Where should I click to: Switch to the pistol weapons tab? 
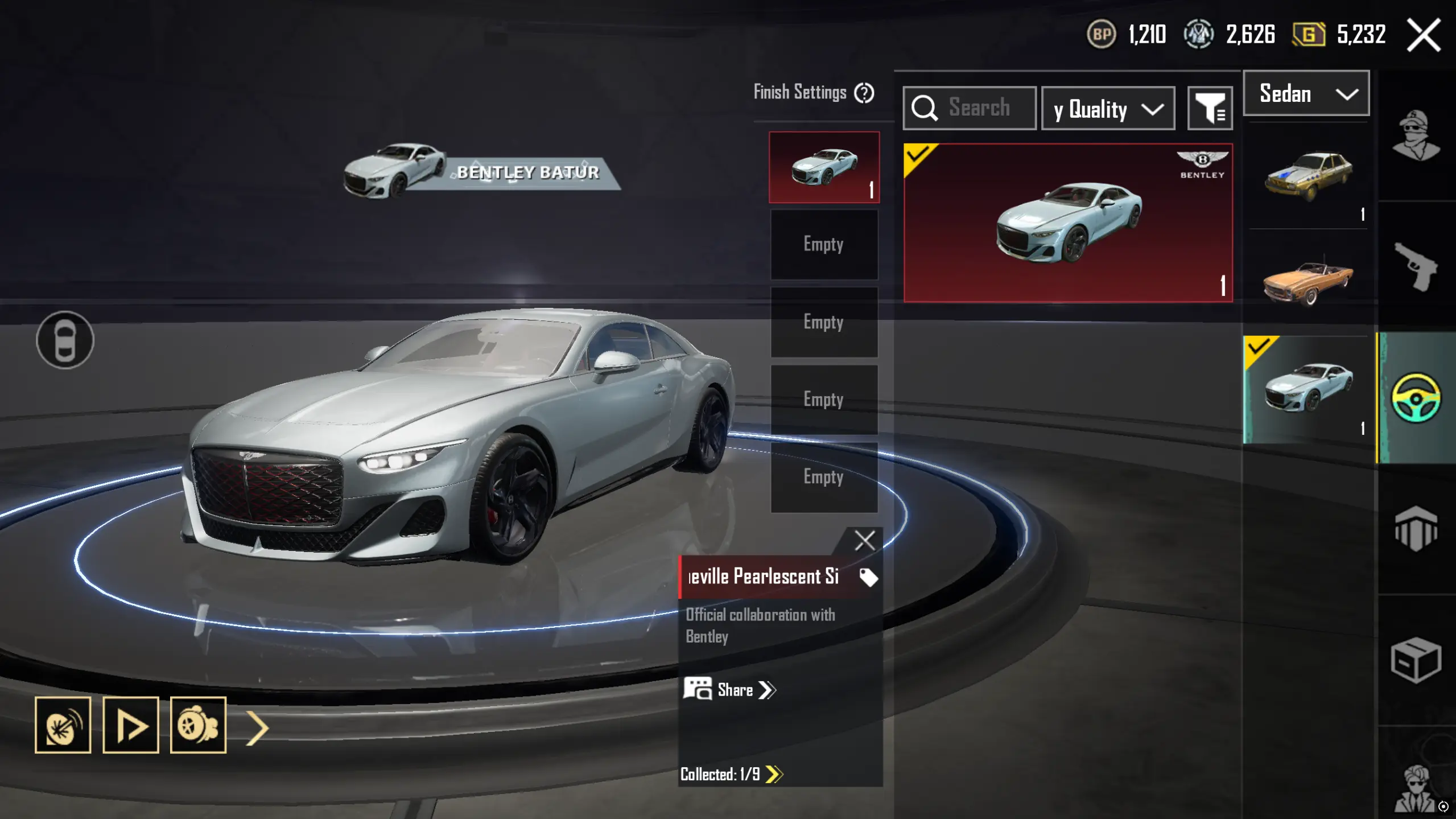tap(1416, 266)
